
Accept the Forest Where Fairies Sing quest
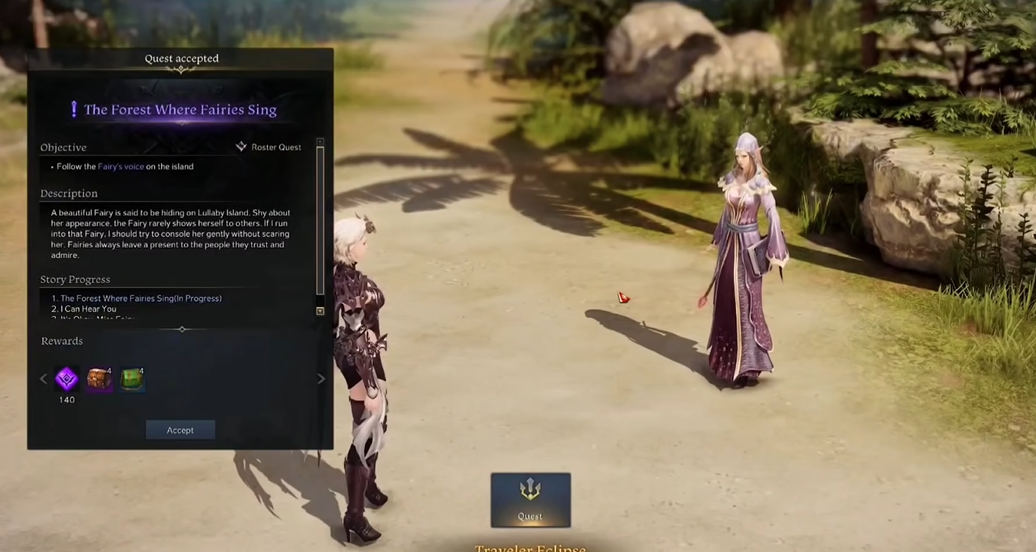tap(180, 430)
